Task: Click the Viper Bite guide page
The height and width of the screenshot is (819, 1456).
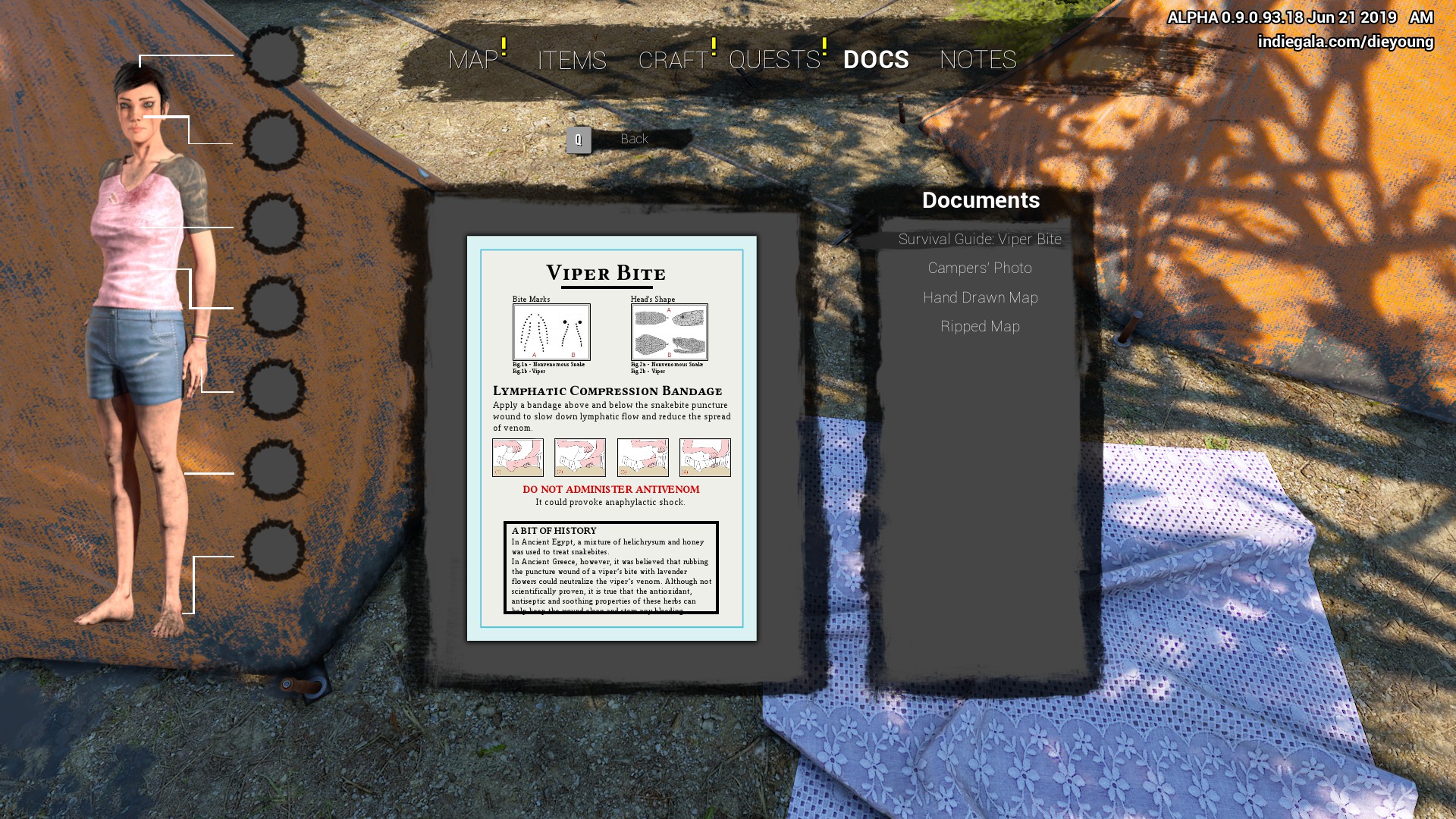Action: tap(611, 438)
